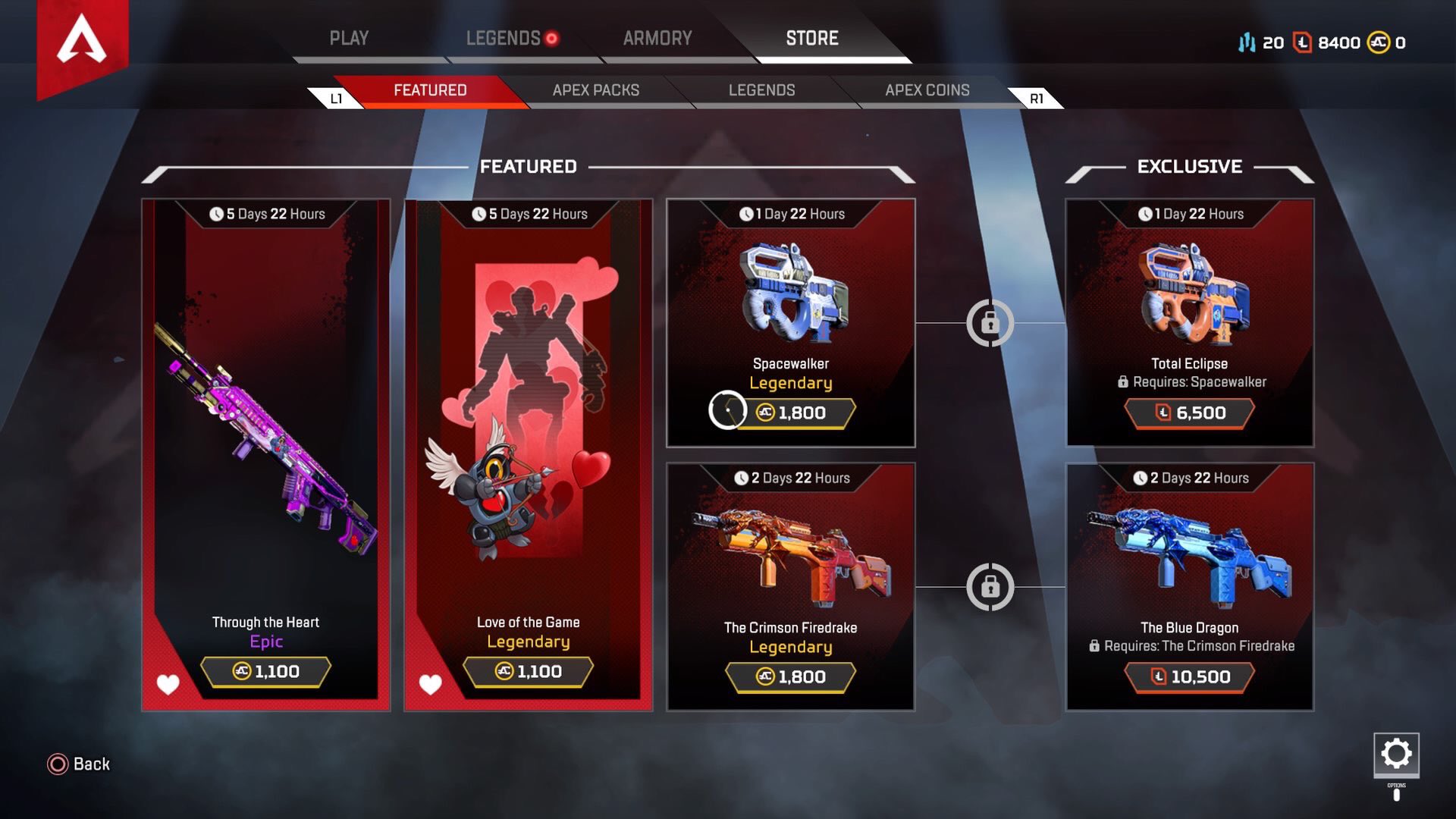Click the R1 bumper shoulder tab indicator

tap(1037, 99)
